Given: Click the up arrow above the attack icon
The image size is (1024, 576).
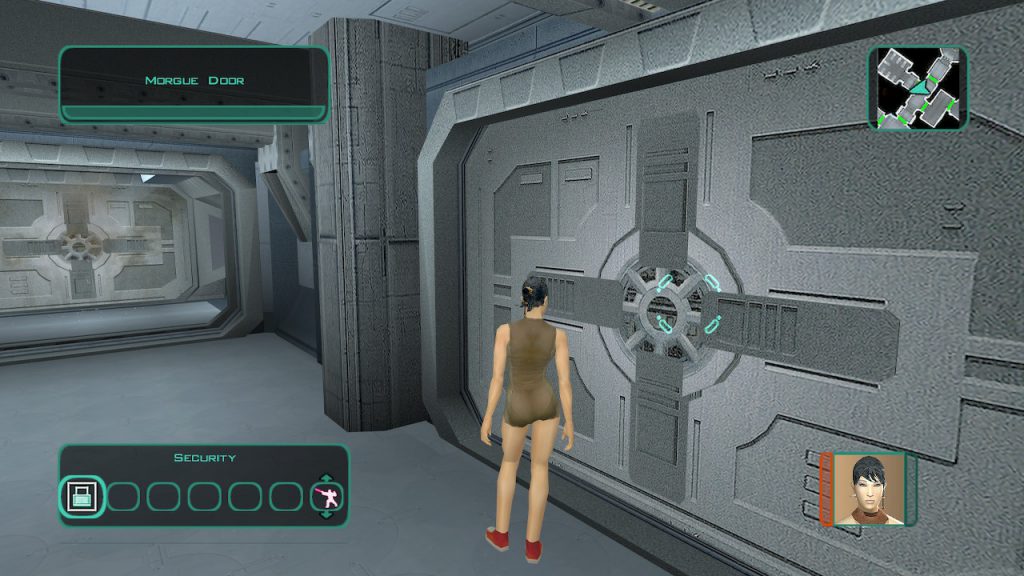Looking at the screenshot, I should pyautogui.click(x=326, y=478).
